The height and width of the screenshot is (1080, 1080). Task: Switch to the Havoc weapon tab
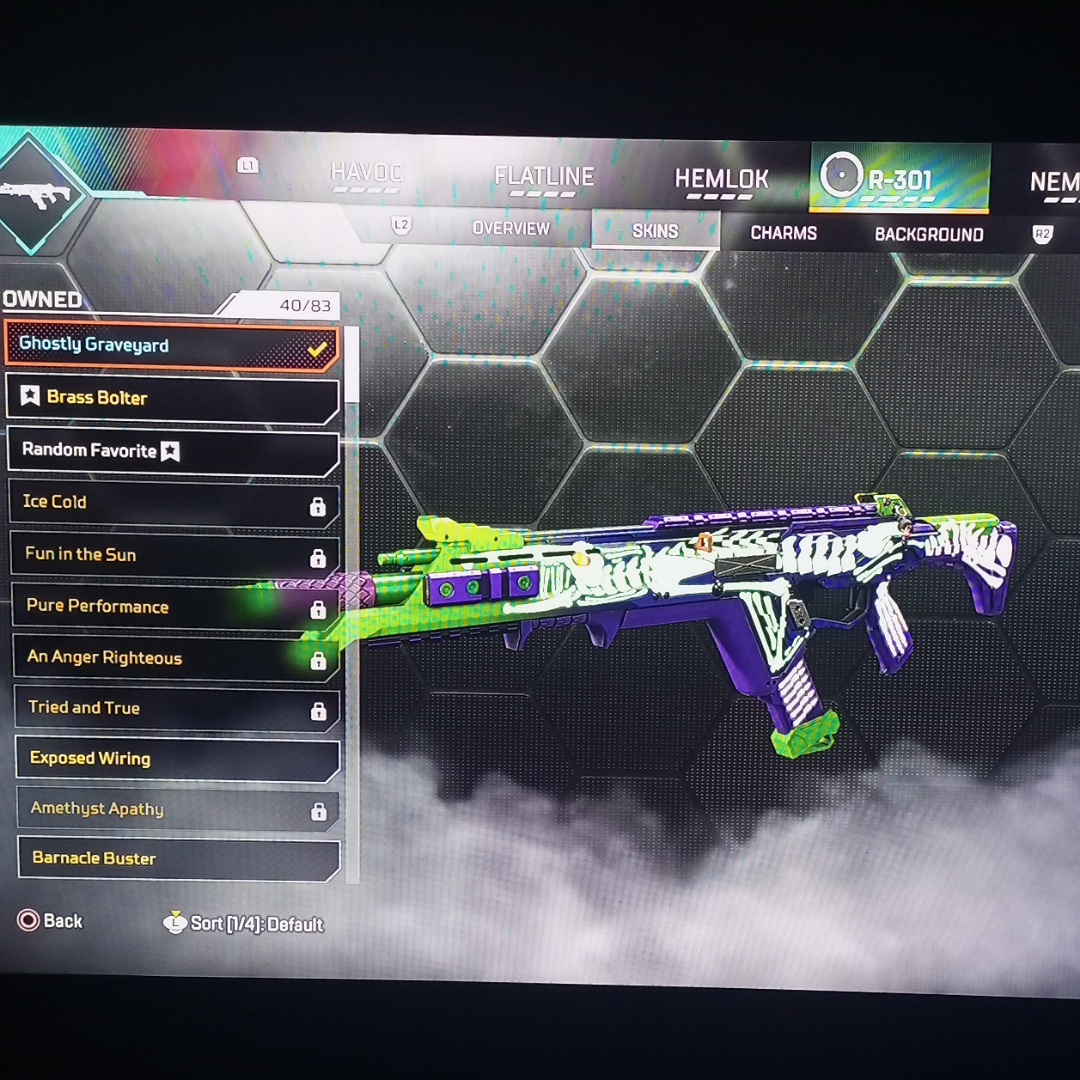tap(365, 174)
